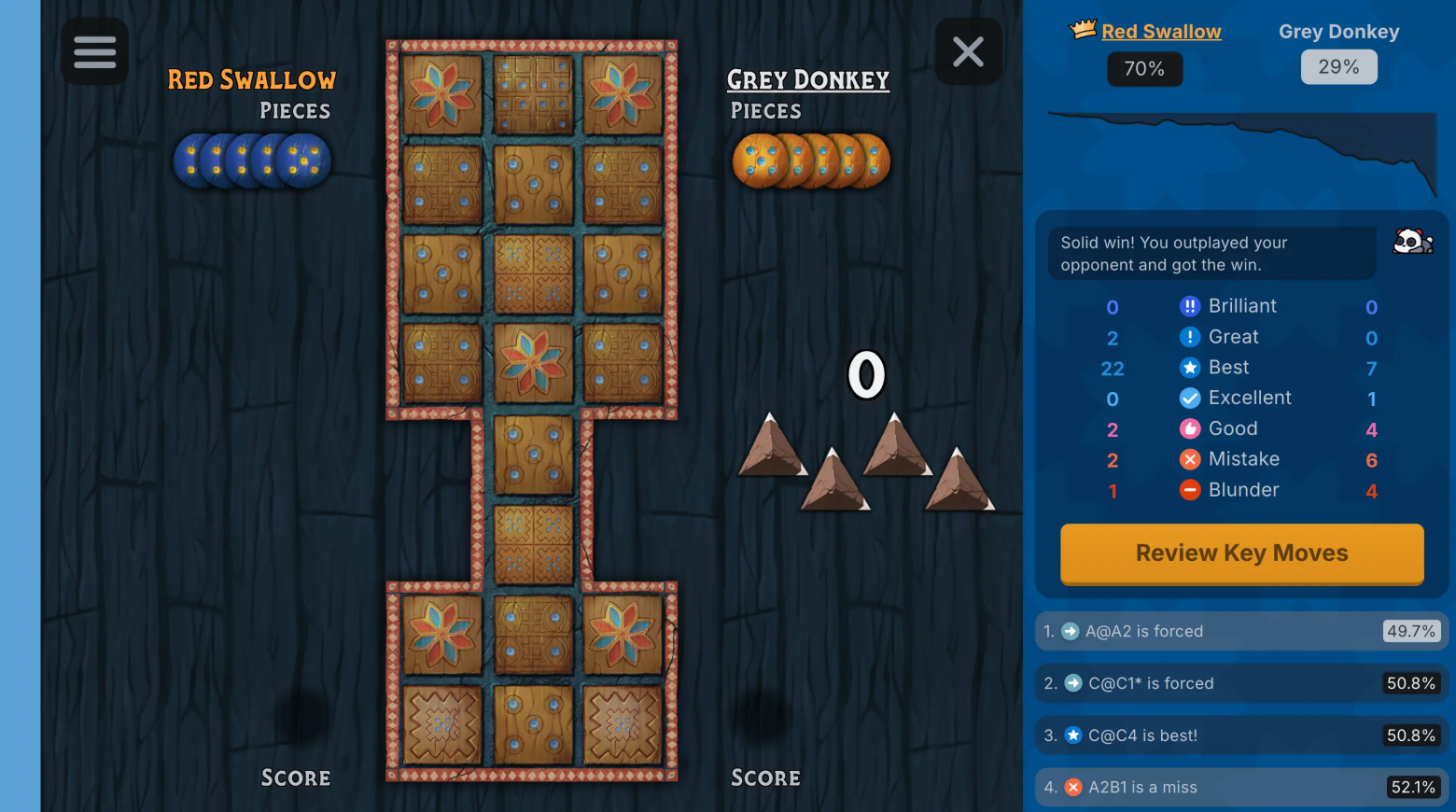Click the Great move exclamation icon

pyautogui.click(x=1189, y=336)
